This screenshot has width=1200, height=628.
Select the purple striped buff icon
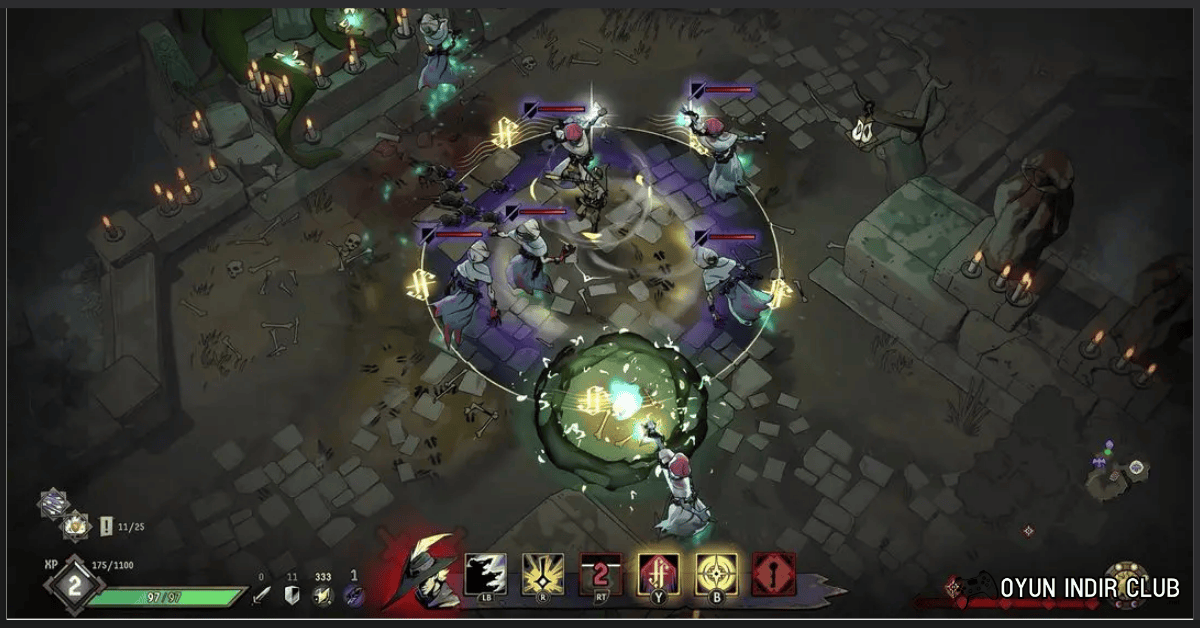click(53, 502)
